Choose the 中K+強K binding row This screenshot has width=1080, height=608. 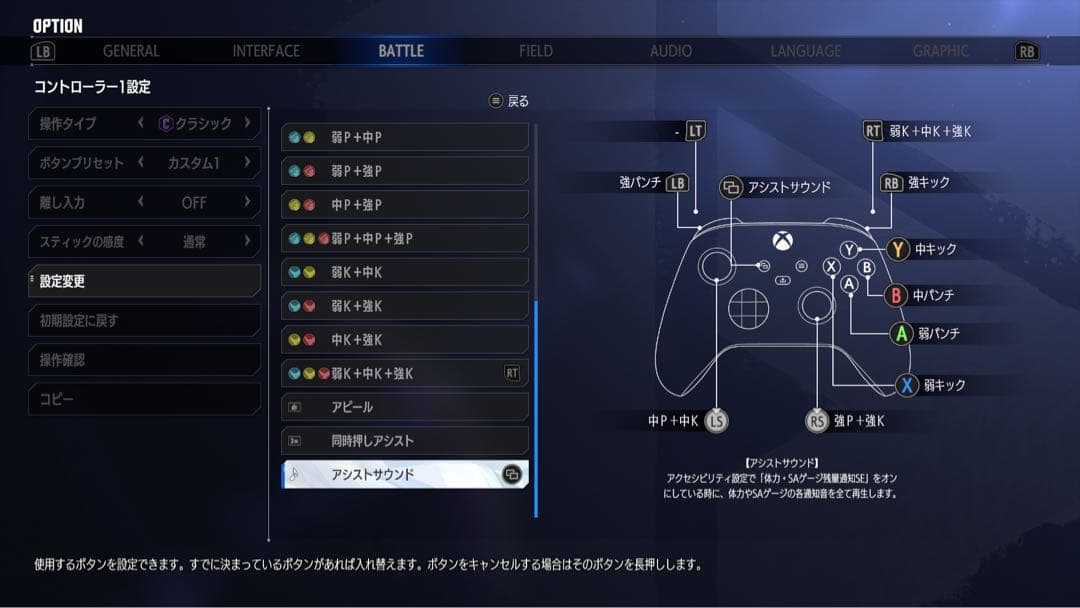tap(405, 339)
